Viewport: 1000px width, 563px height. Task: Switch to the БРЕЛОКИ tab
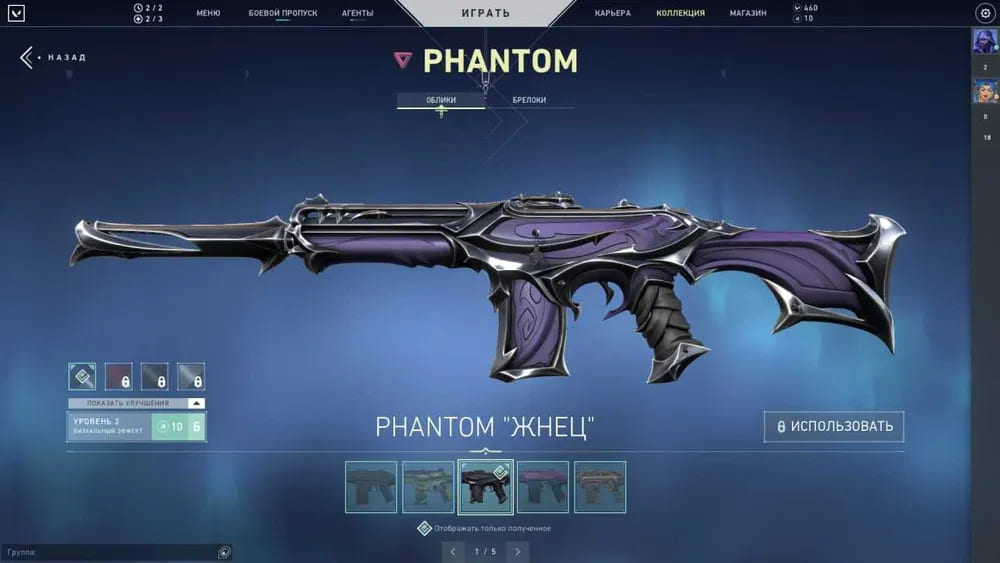tap(529, 100)
